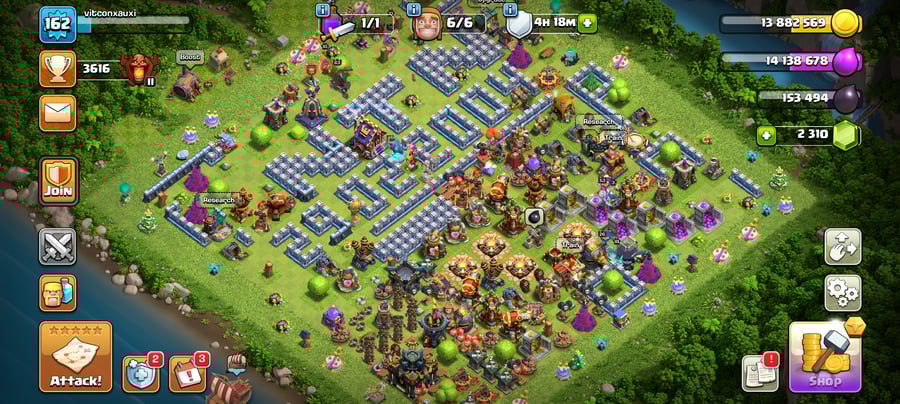This screenshot has width=900, height=404.
Task: Add gems with the green plus button
Action: [x=767, y=135]
